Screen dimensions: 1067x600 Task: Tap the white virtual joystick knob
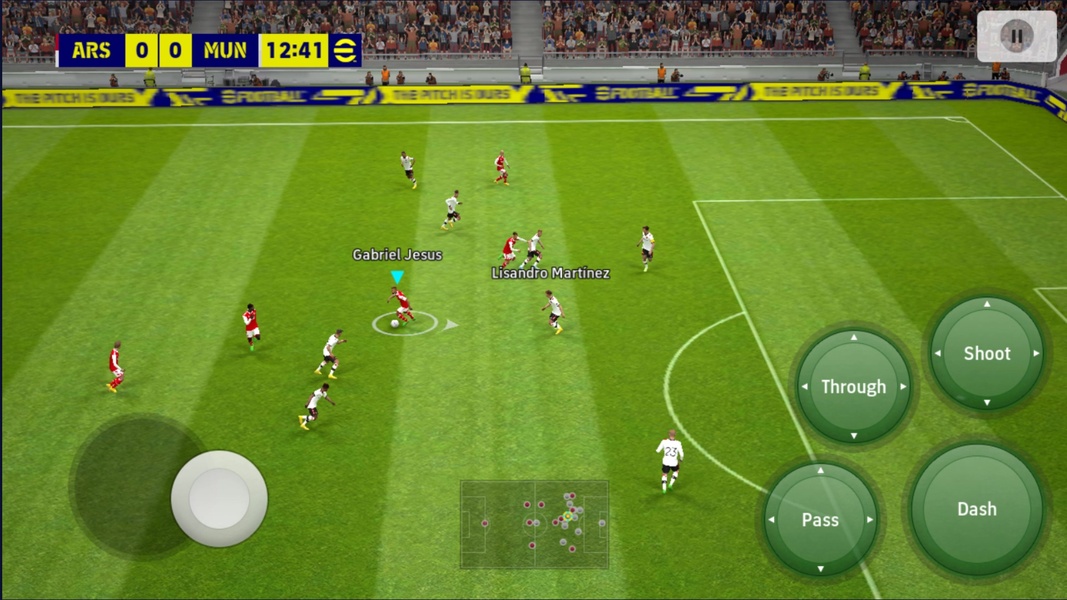(219, 498)
